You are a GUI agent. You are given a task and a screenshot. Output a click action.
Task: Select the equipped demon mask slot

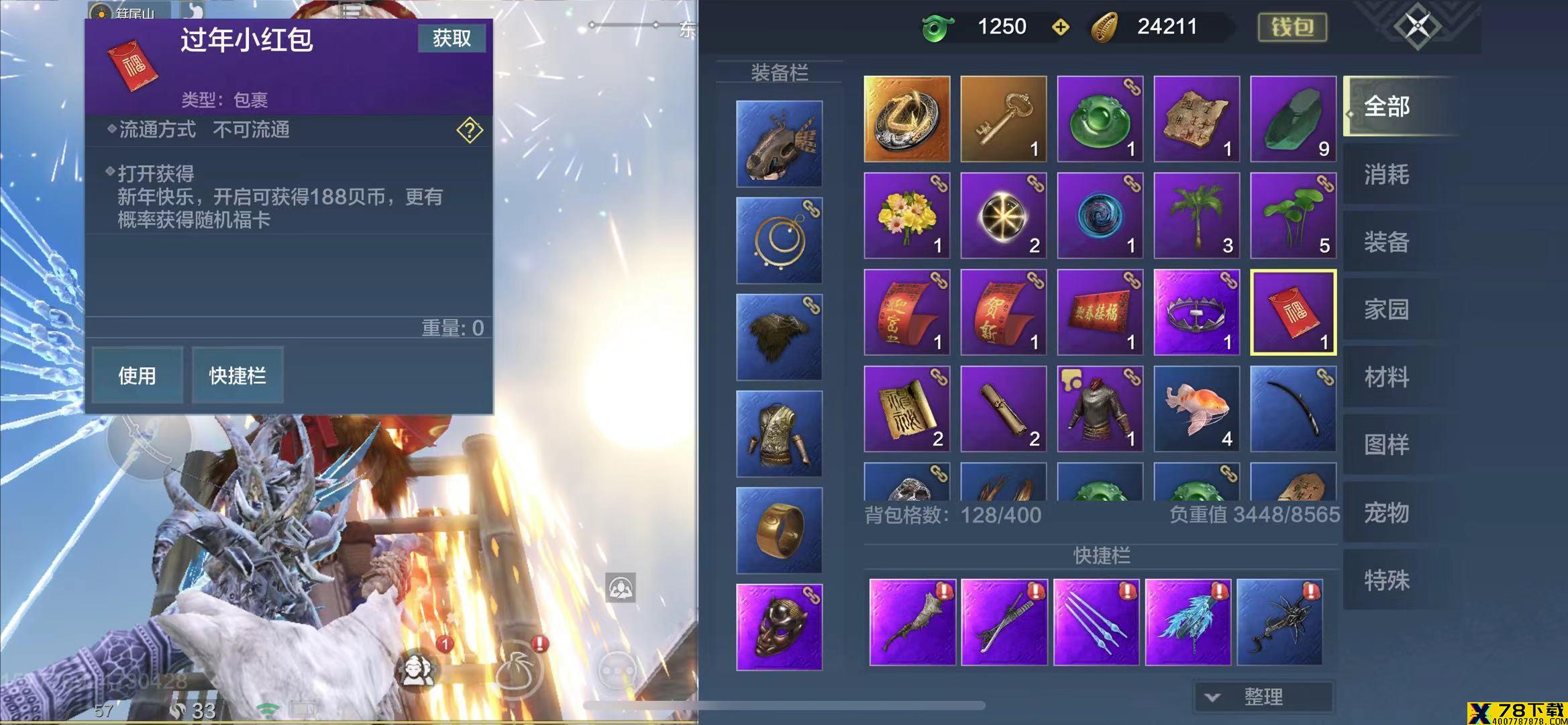(x=779, y=627)
